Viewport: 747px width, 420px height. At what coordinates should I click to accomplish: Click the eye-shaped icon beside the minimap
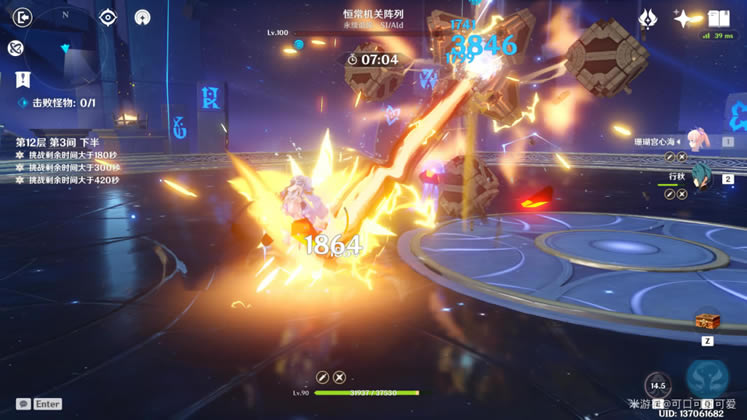tap(108, 17)
